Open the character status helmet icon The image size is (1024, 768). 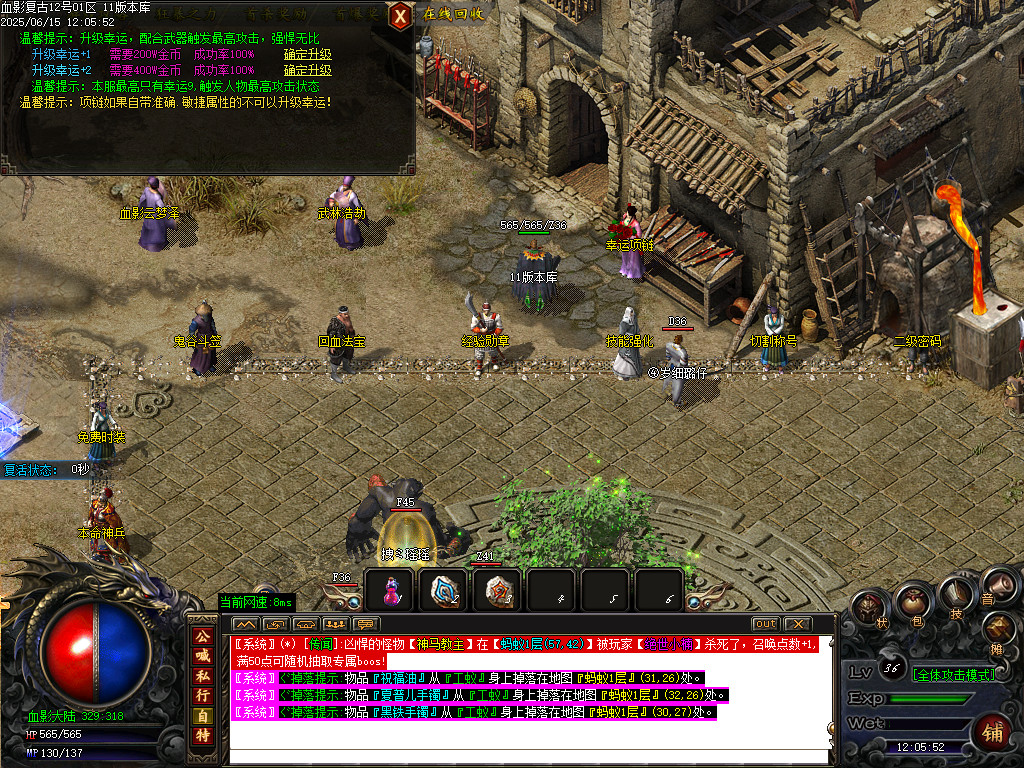[870, 609]
